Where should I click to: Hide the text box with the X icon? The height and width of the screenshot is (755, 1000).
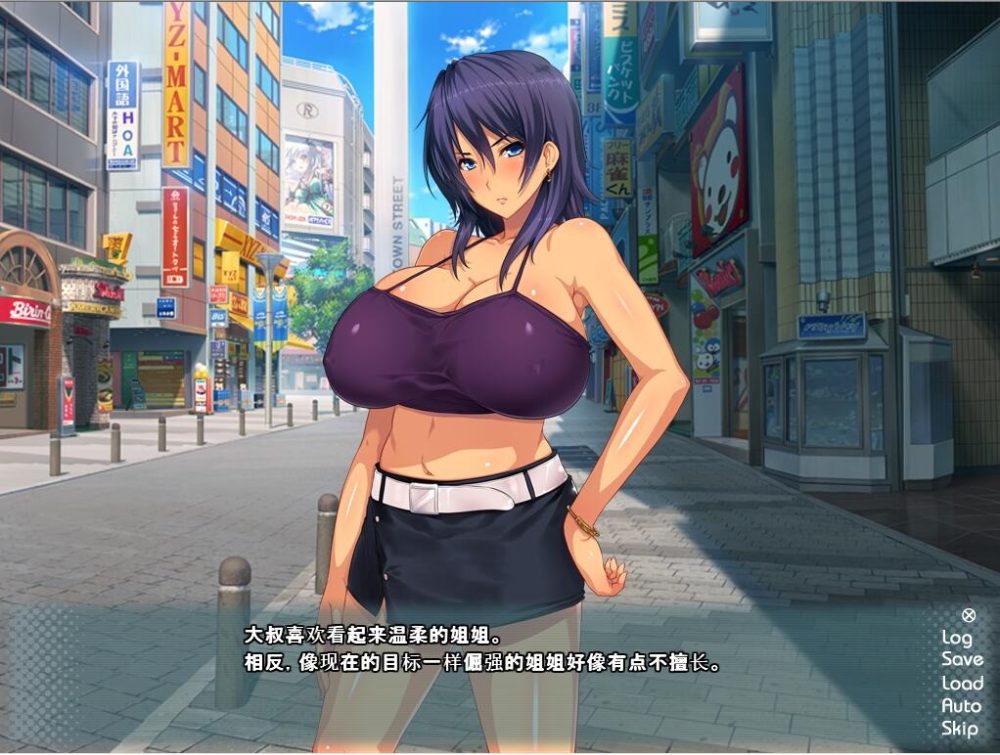click(968, 615)
